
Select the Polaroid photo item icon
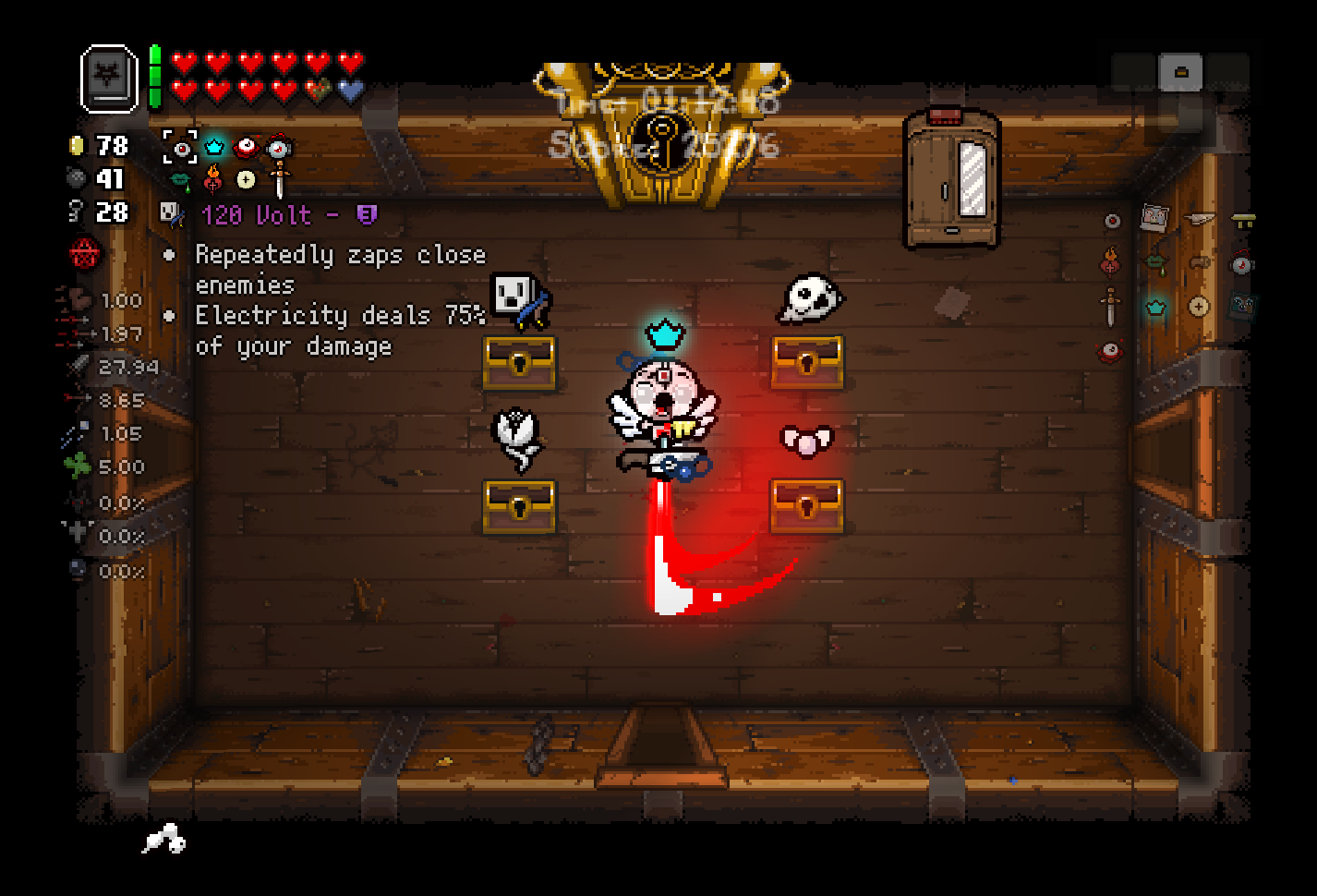[1154, 218]
